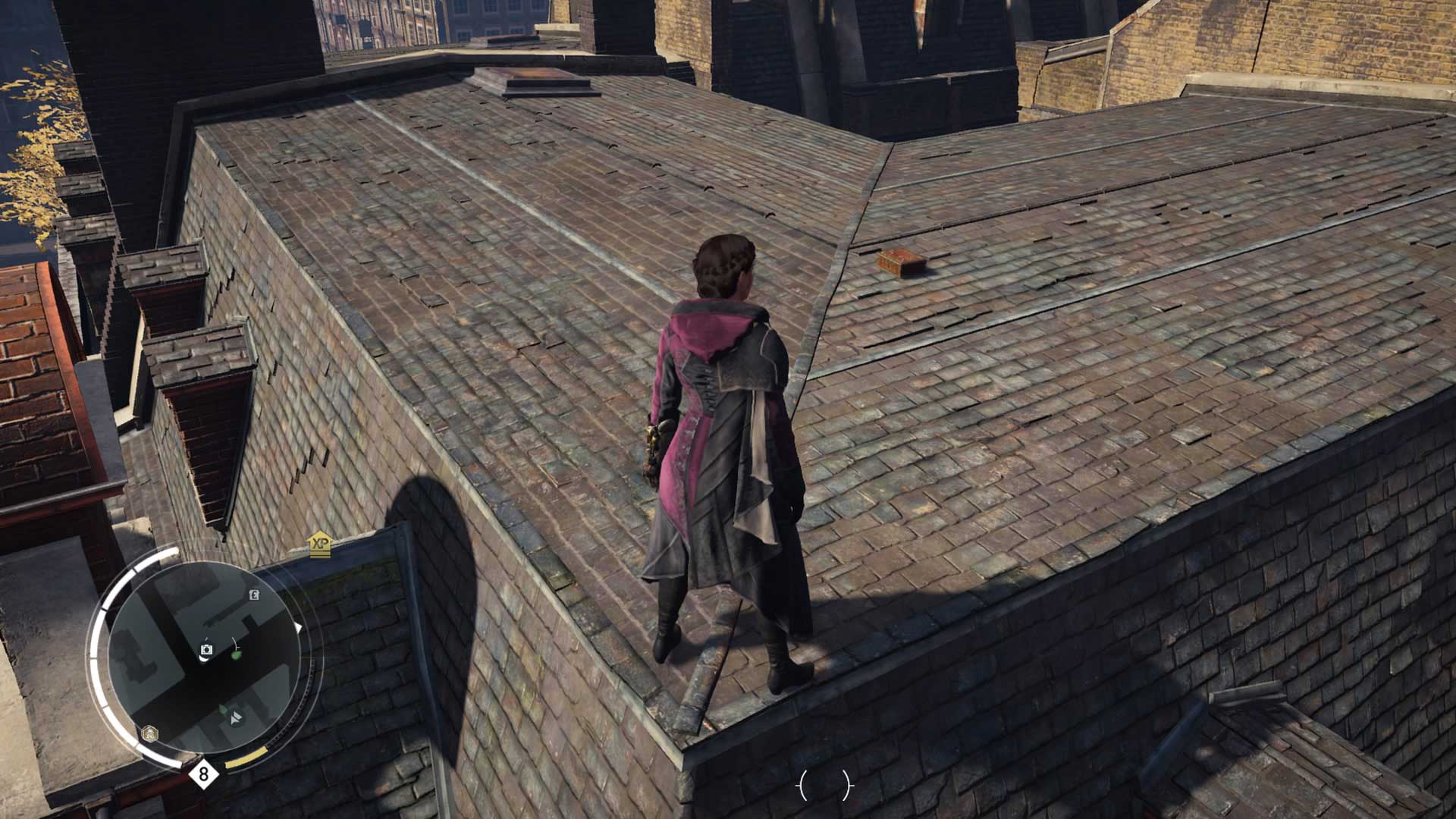1456x819 pixels.
Task: Click the XP boost icon
Action: (320, 544)
